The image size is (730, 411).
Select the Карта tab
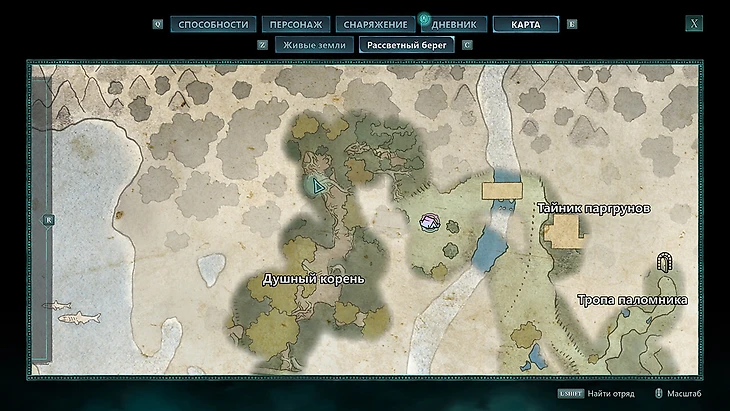point(525,24)
